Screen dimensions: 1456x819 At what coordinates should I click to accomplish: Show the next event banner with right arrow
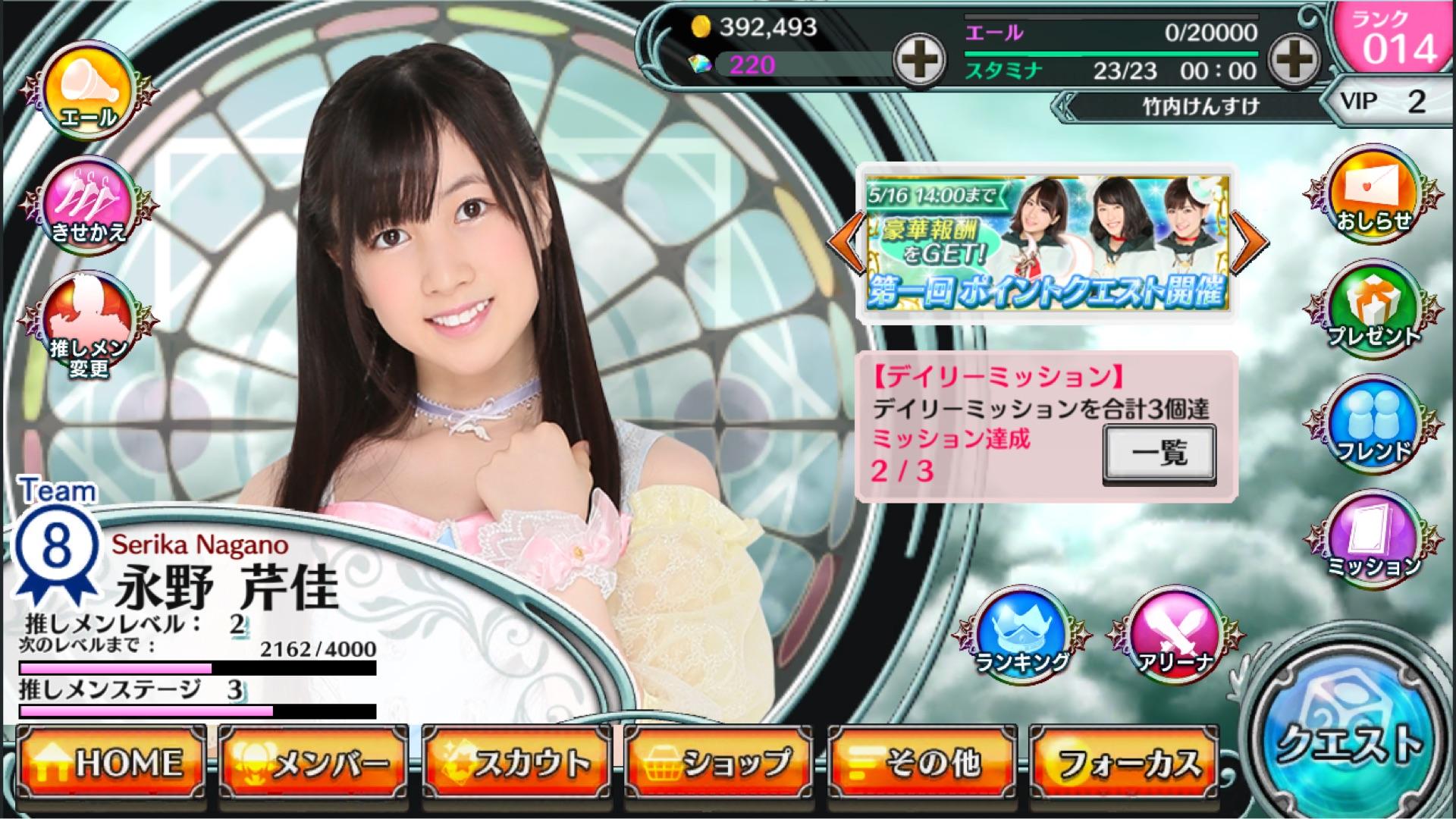[x=1250, y=242]
